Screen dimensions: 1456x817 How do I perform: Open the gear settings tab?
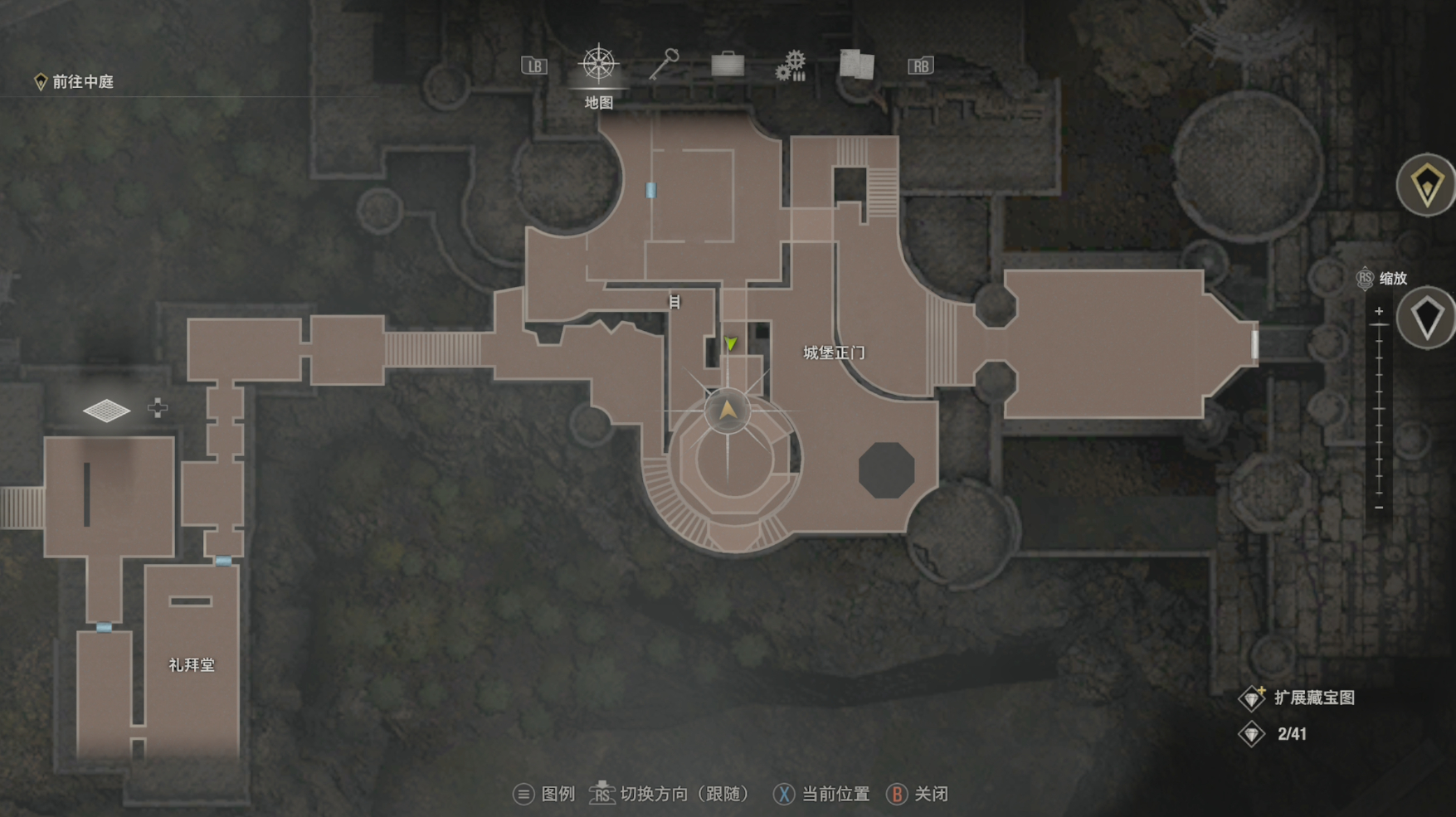tap(791, 65)
